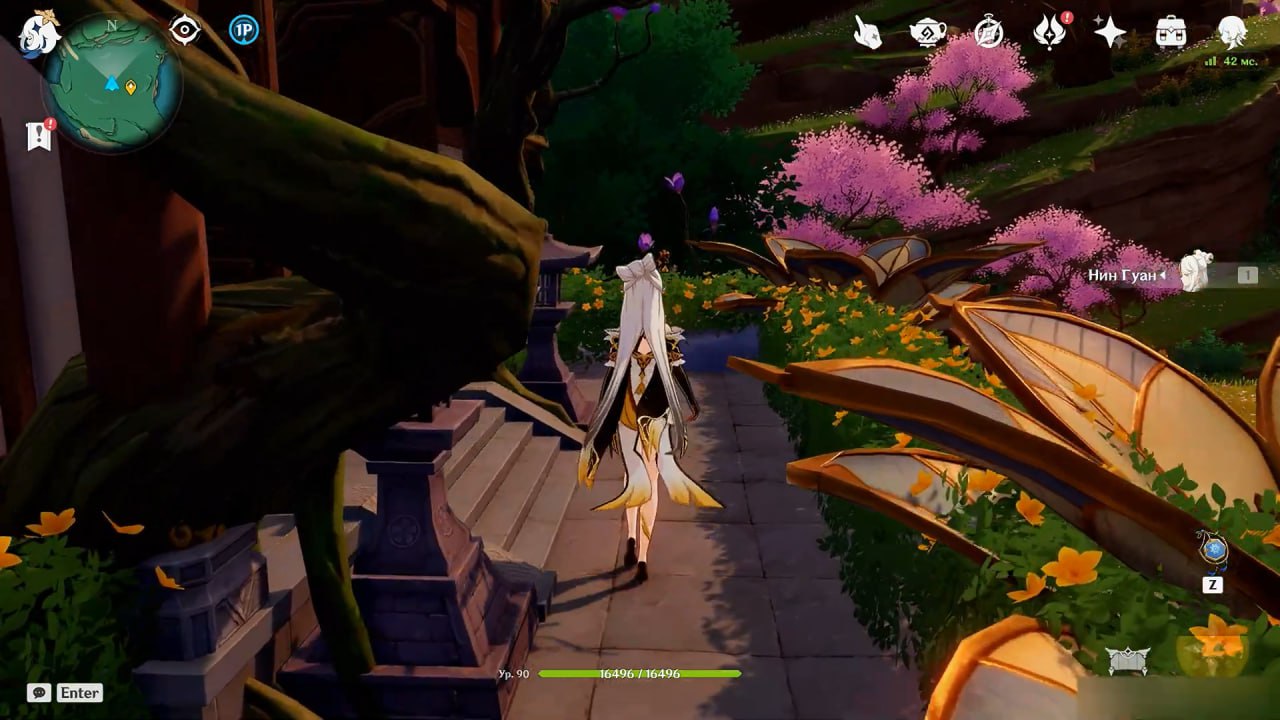This screenshot has height=720, width=1280.
Task: Open the chat speech bubble icon
Action: tap(39, 692)
